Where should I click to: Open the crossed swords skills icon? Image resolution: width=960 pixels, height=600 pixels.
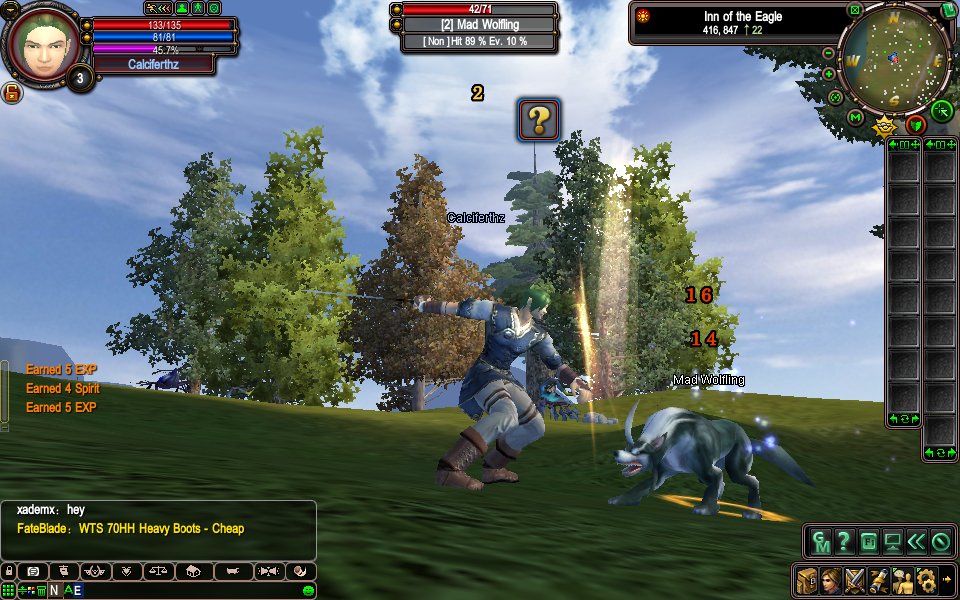point(855,578)
